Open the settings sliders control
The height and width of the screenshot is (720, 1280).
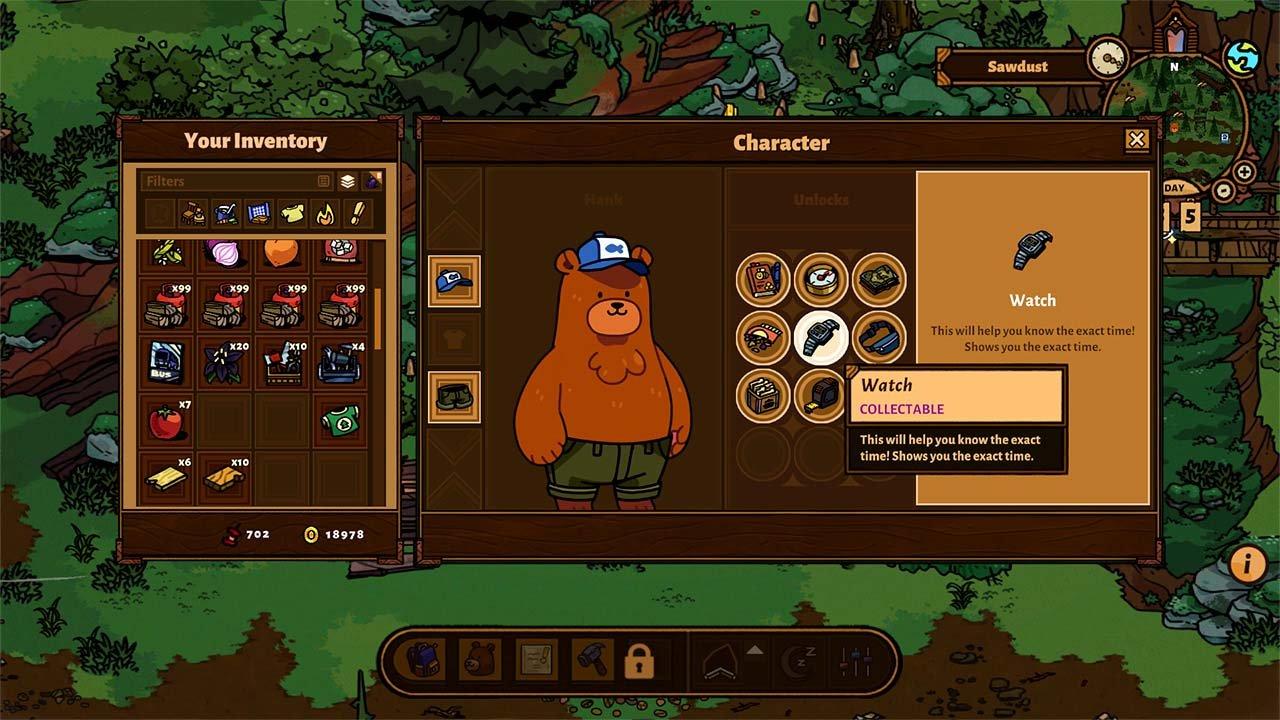pos(856,662)
